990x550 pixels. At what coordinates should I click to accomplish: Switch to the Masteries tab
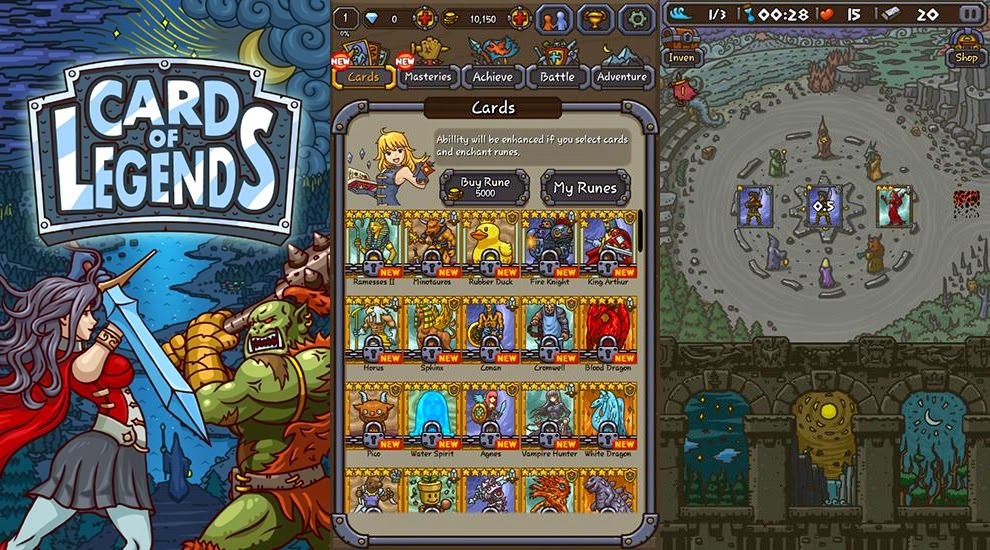click(x=429, y=76)
